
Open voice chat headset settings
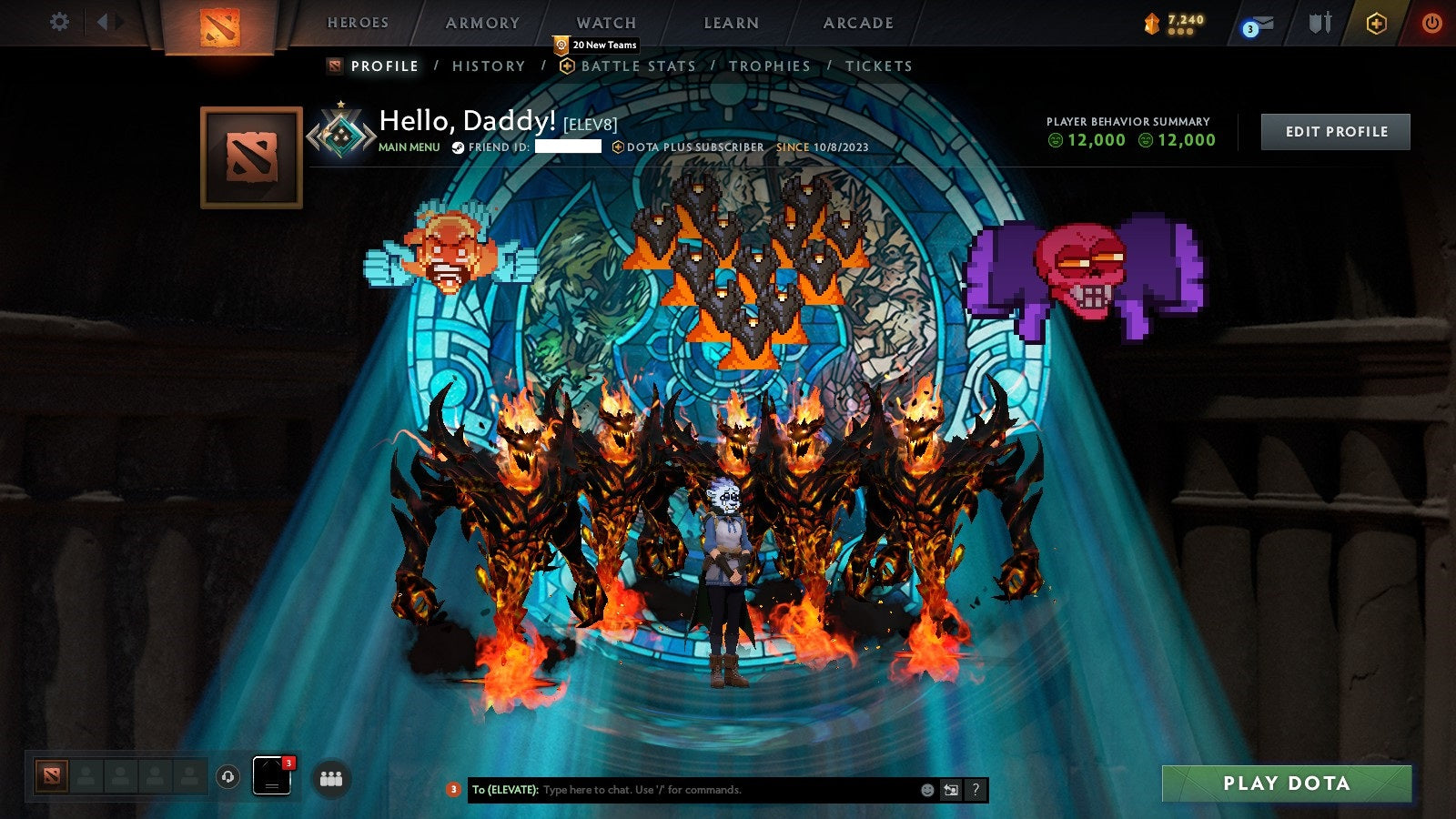227,778
